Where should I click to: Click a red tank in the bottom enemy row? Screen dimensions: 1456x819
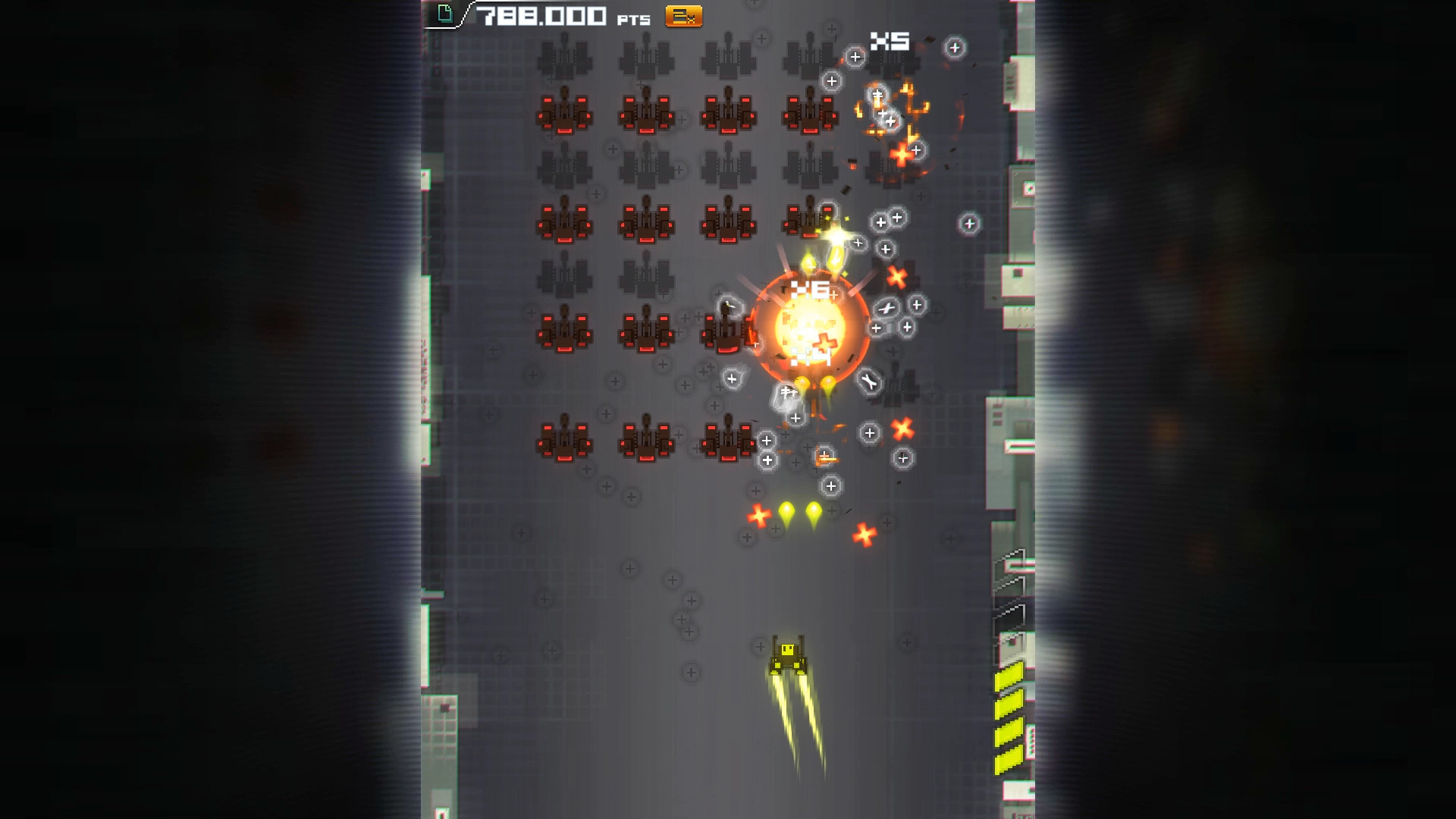[565, 440]
